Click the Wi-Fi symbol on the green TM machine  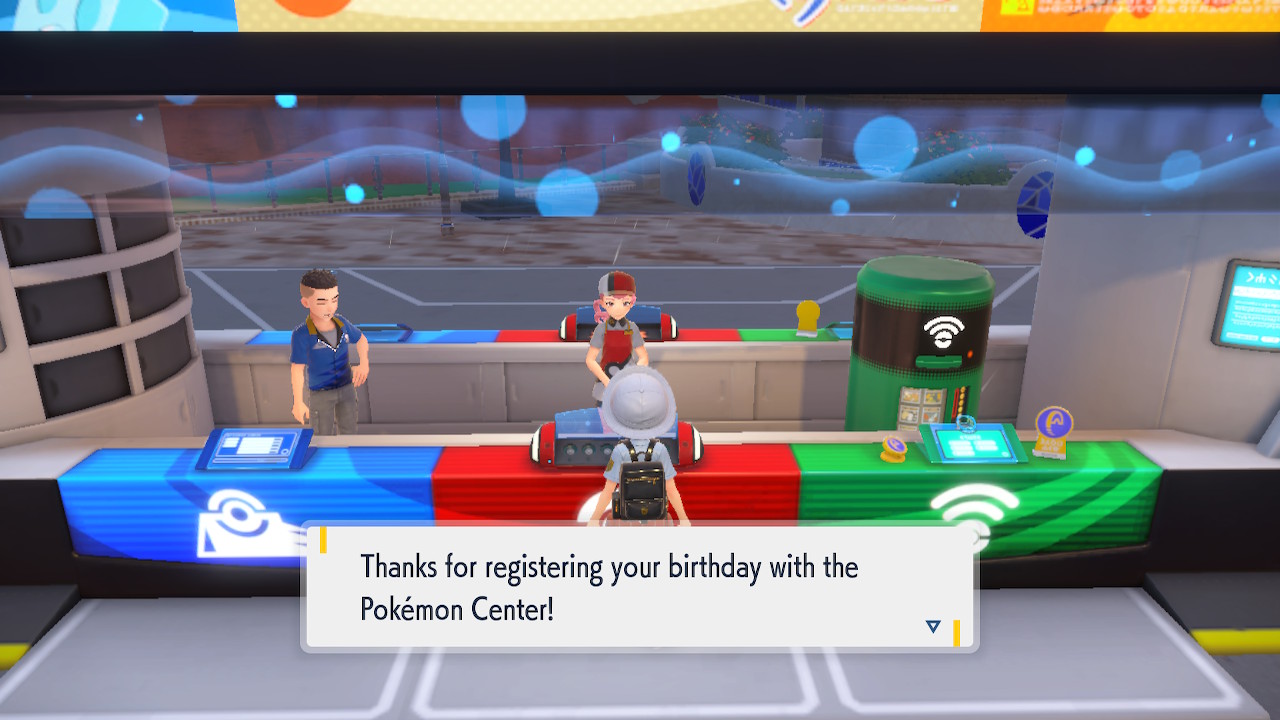[x=943, y=330]
